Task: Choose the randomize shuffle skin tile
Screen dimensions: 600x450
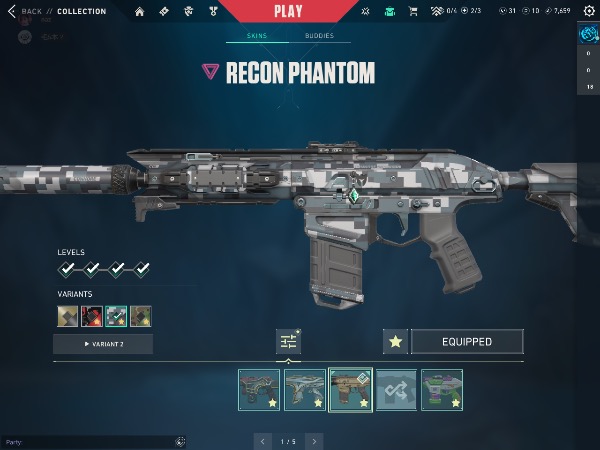Action: point(396,390)
